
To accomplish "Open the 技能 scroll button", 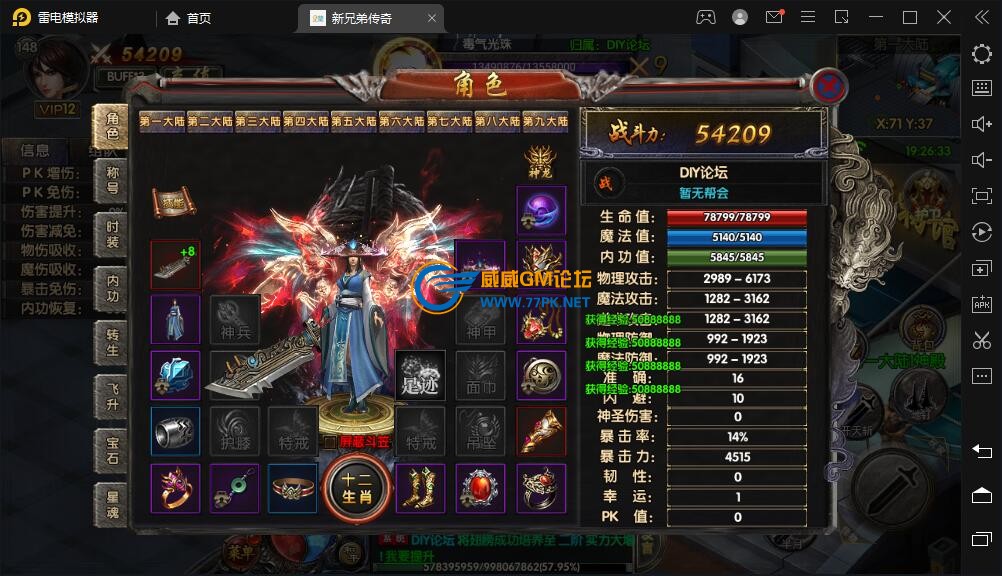I will [x=173, y=201].
